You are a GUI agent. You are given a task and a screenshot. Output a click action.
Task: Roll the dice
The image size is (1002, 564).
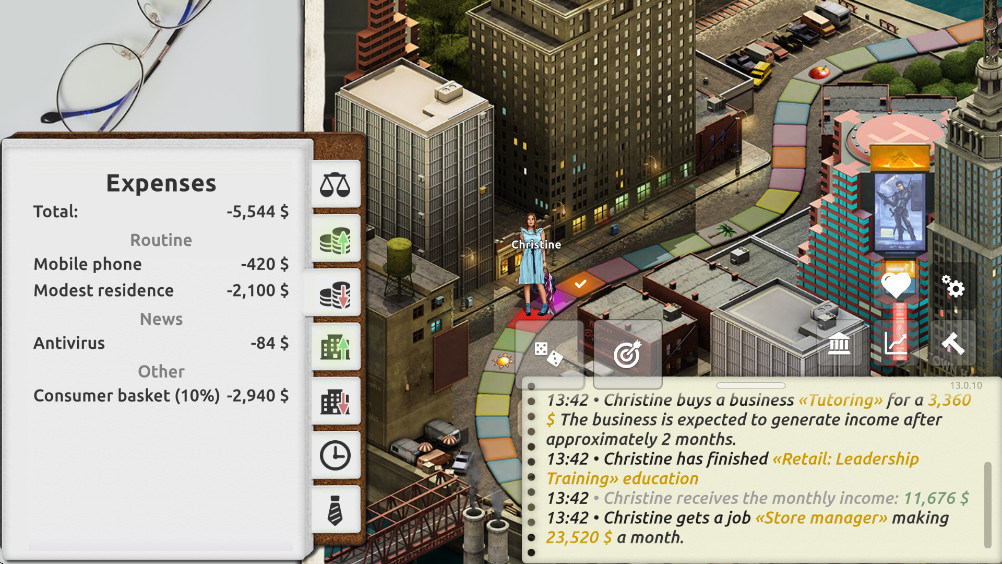click(x=547, y=354)
